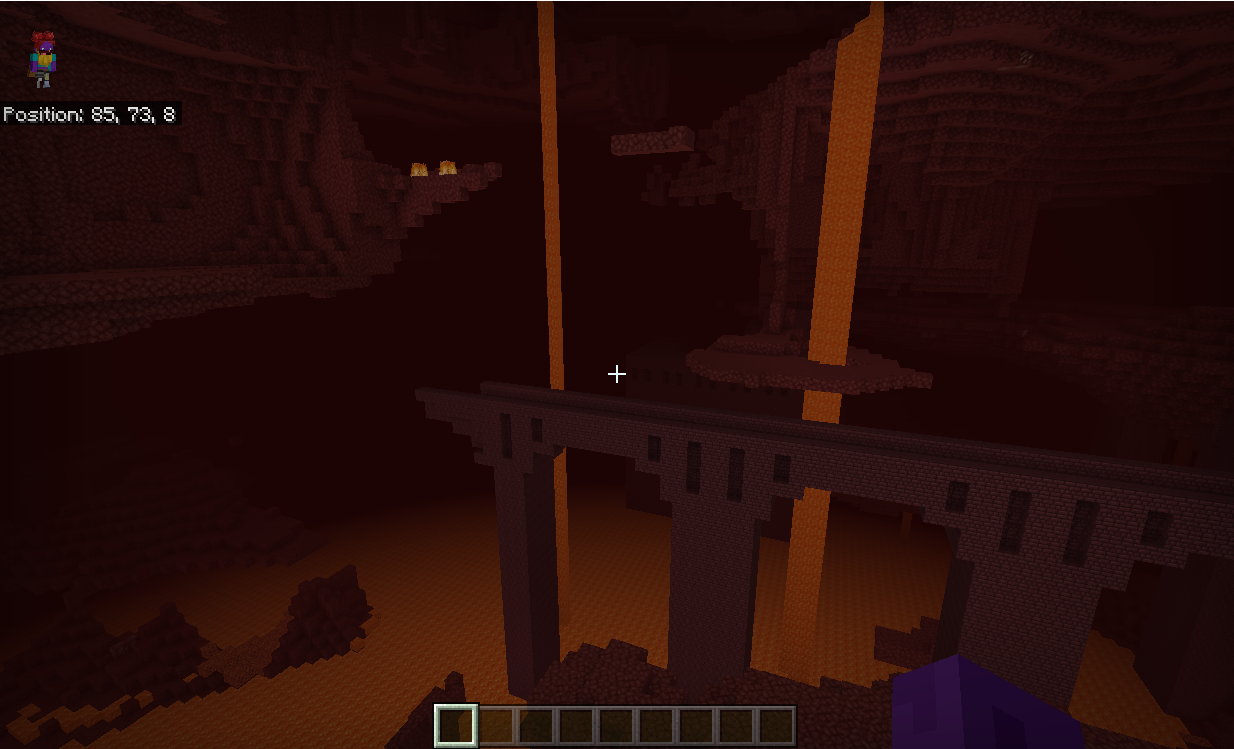This screenshot has width=1234, height=749.
Task: Select the highlighted active hotbar slot
Action: click(x=456, y=725)
